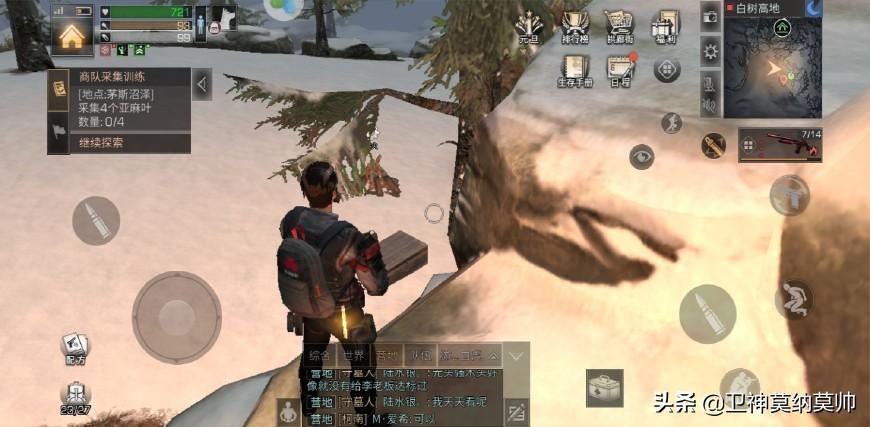Open the 配方 recipe menu

coord(74,348)
